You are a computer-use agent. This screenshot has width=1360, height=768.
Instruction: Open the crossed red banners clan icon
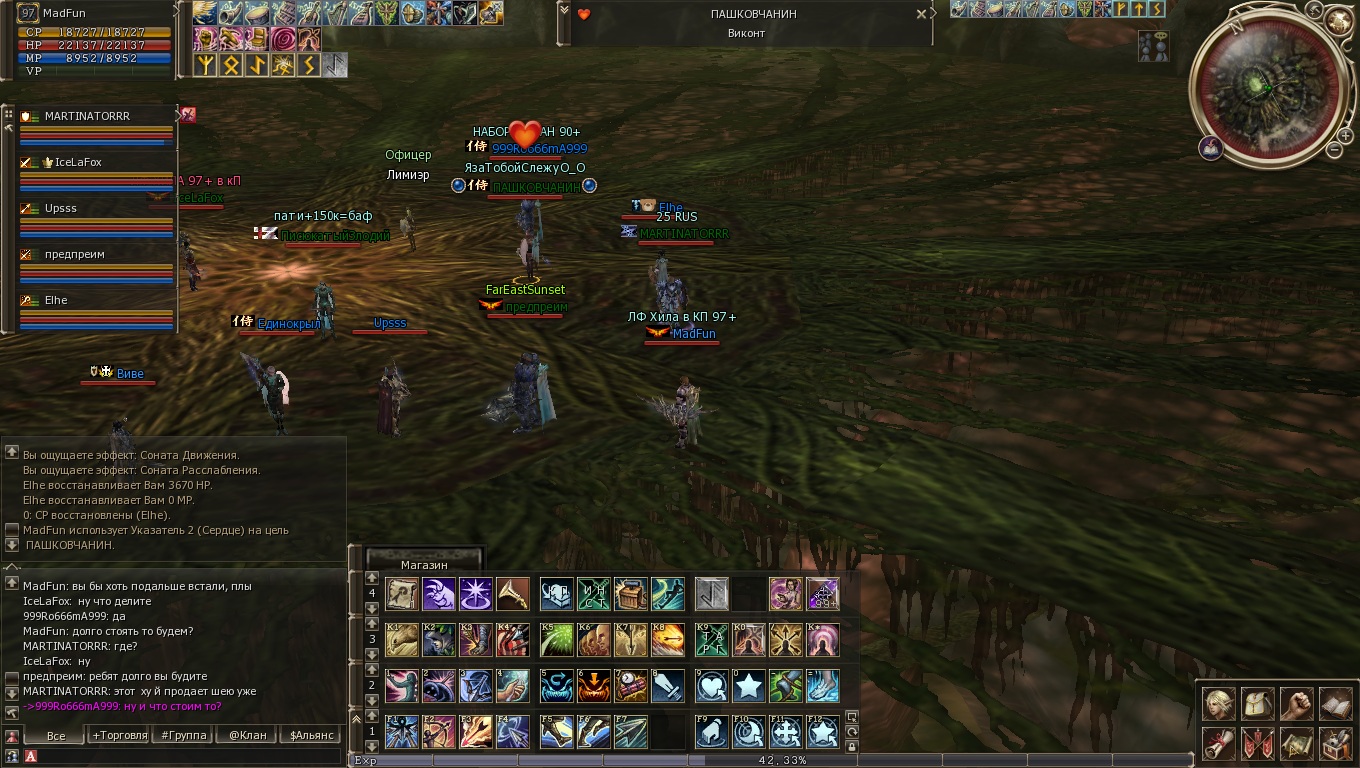(x=1257, y=743)
